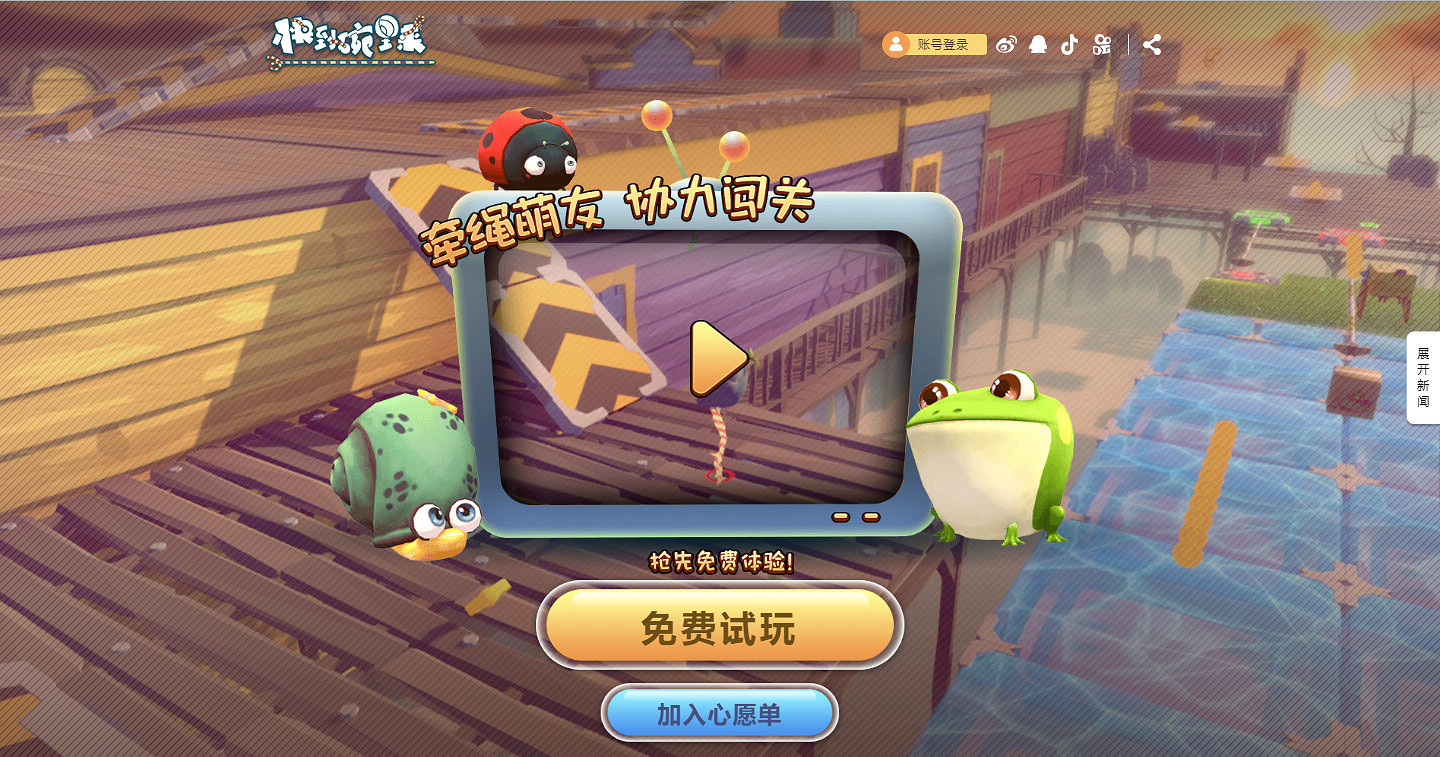Click the 抢先免费体验 promotional text
The width and height of the screenshot is (1440, 757).
tap(719, 561)
